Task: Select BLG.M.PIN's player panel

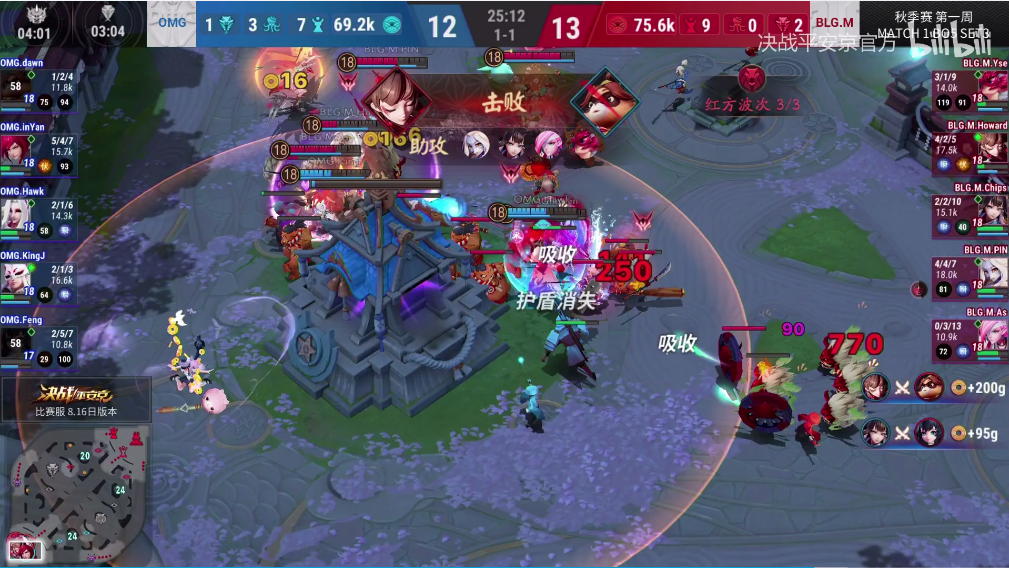Action: coord(969,272)
